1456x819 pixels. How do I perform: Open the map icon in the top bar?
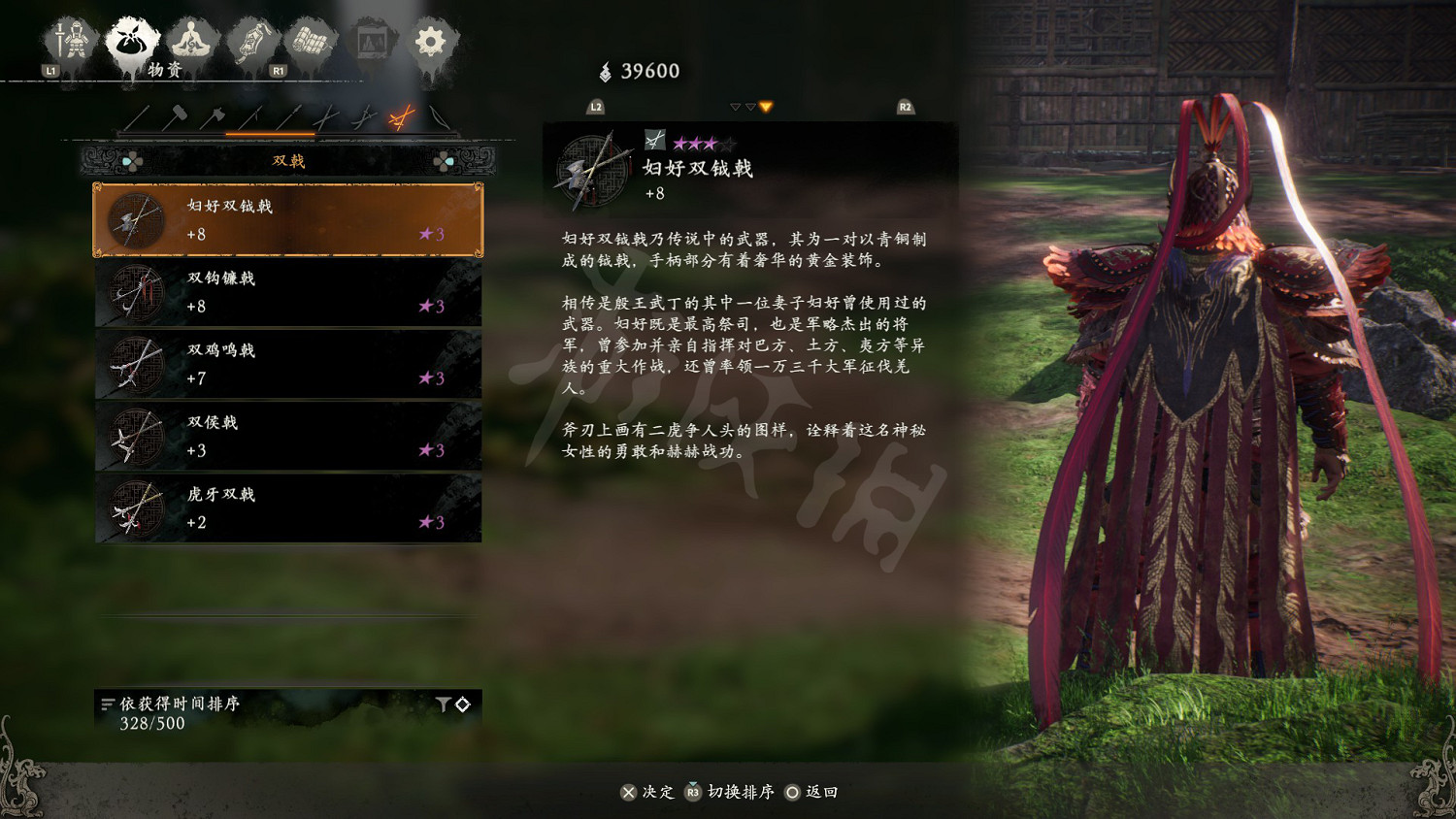[x=311, y=39]
